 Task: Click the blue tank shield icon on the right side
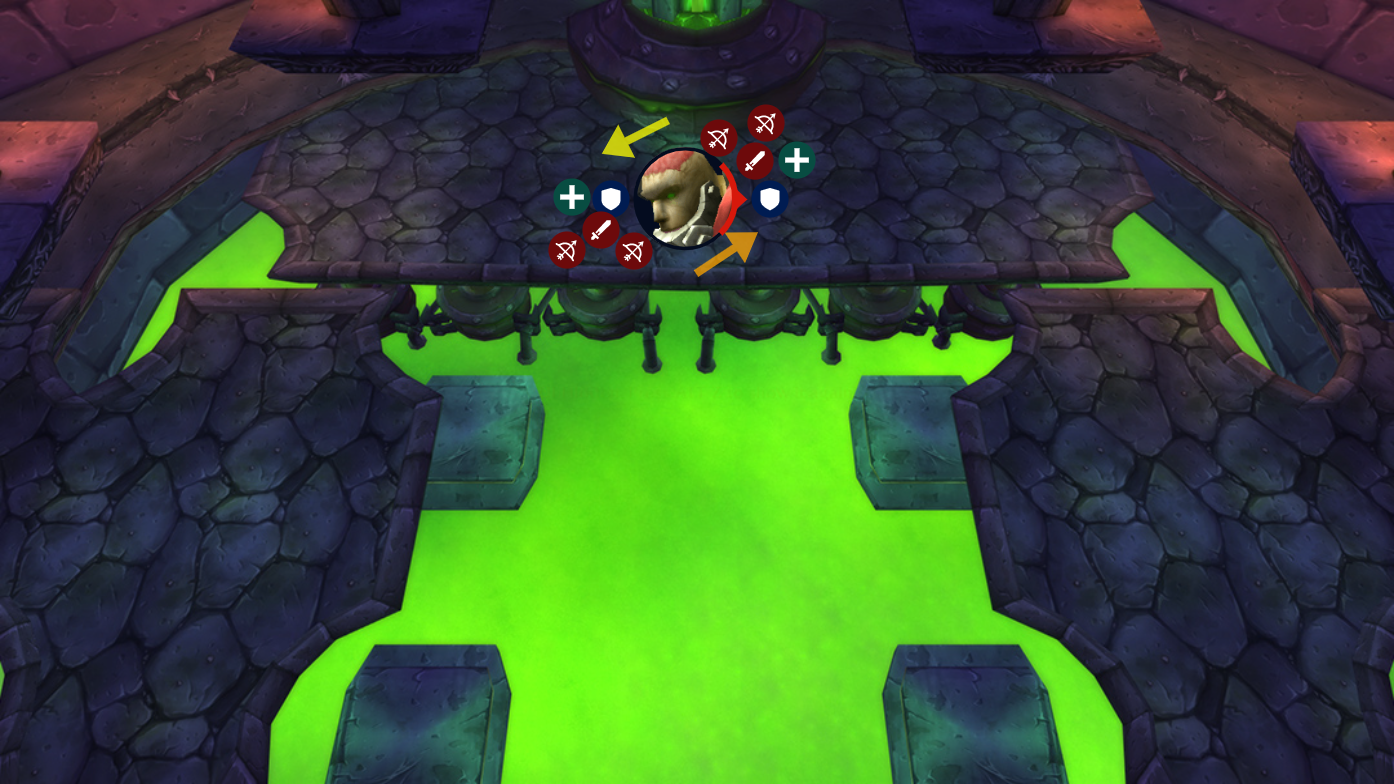[769, 199]
